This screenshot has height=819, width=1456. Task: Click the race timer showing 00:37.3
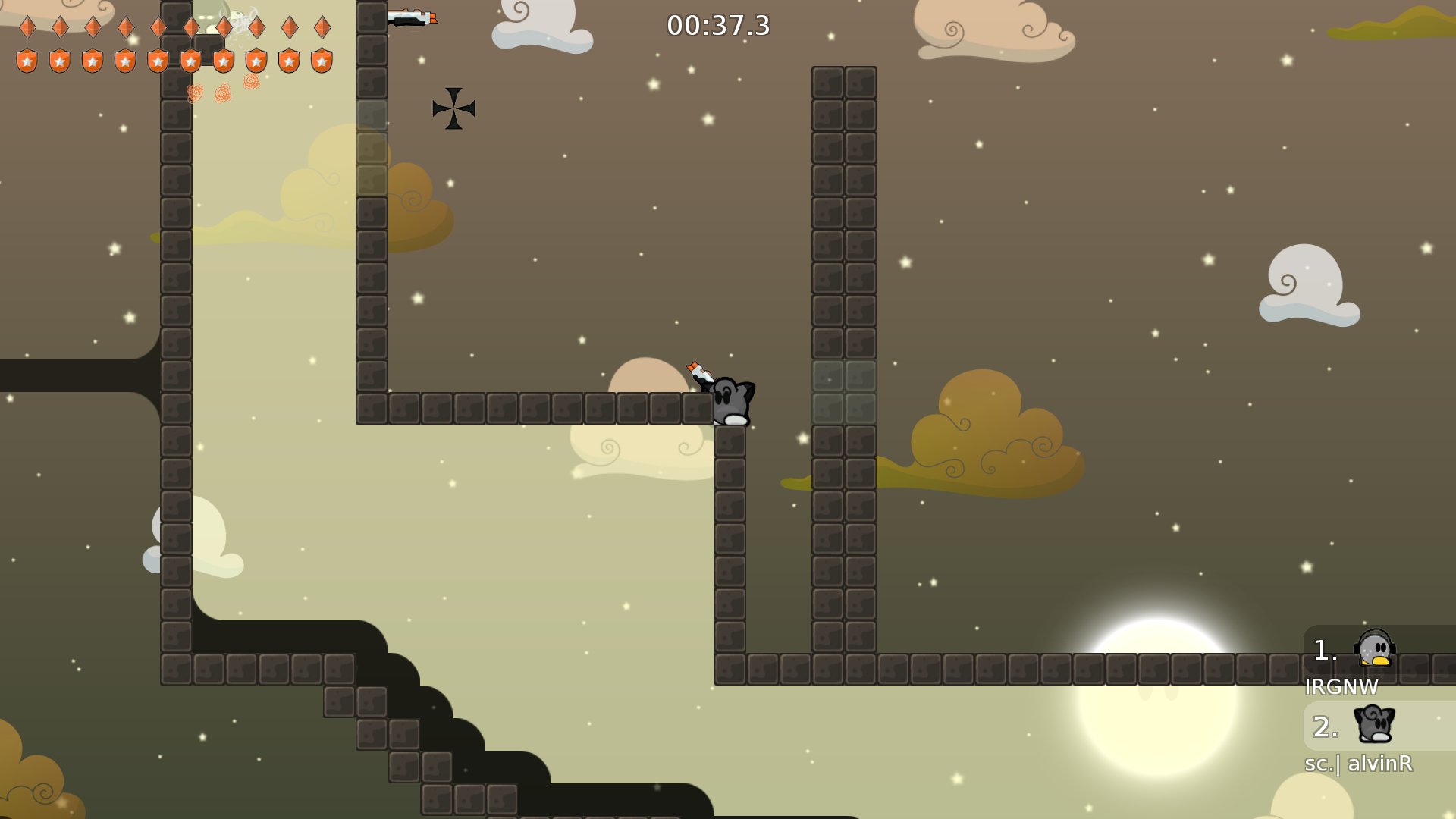tap(716, 26)
